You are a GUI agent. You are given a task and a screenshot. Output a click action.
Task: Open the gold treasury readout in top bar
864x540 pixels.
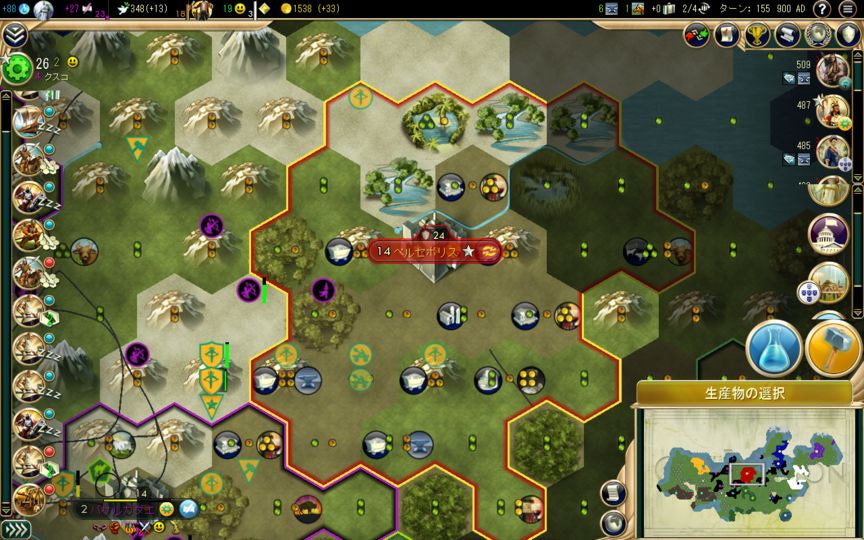click(308, 9)
